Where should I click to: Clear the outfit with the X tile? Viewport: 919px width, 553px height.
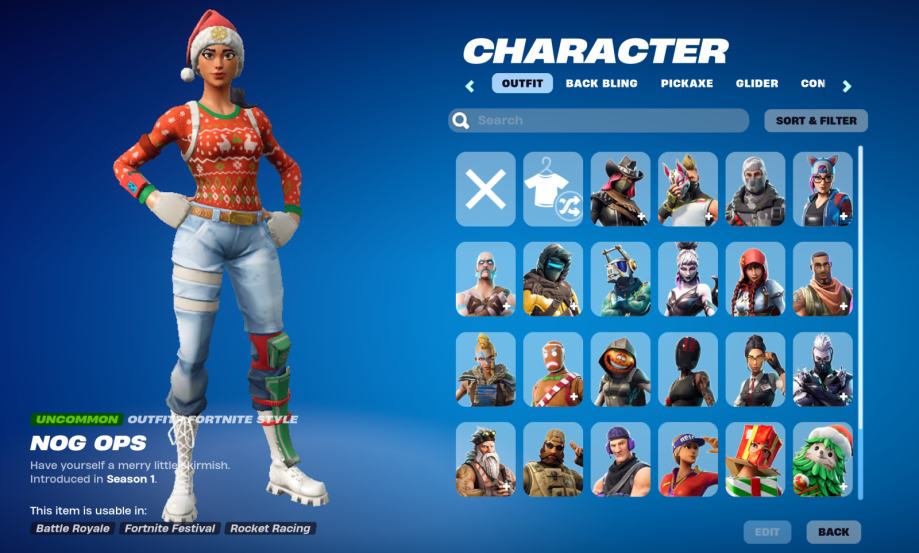click(x=486, y=189)
